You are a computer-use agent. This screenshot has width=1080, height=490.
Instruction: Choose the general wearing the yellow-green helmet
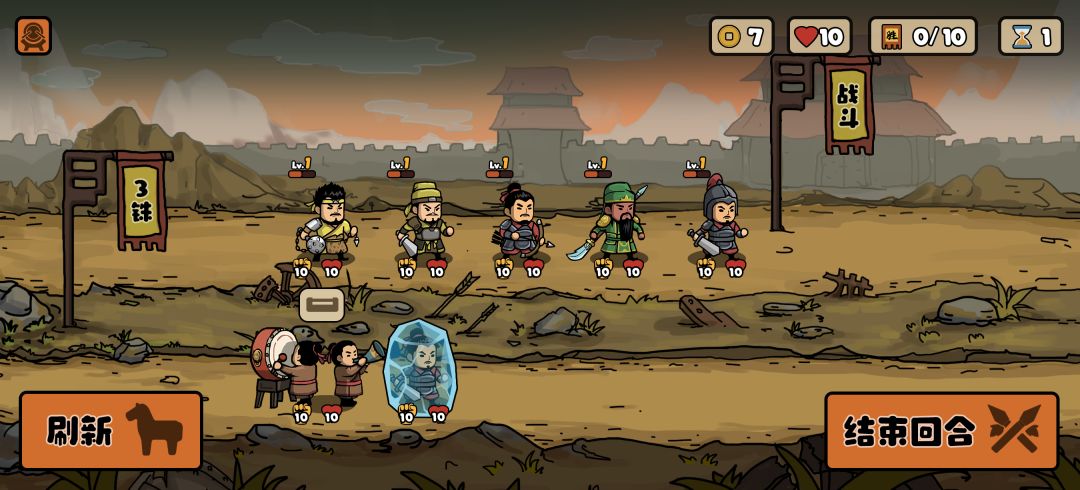(x=425, y=220)
